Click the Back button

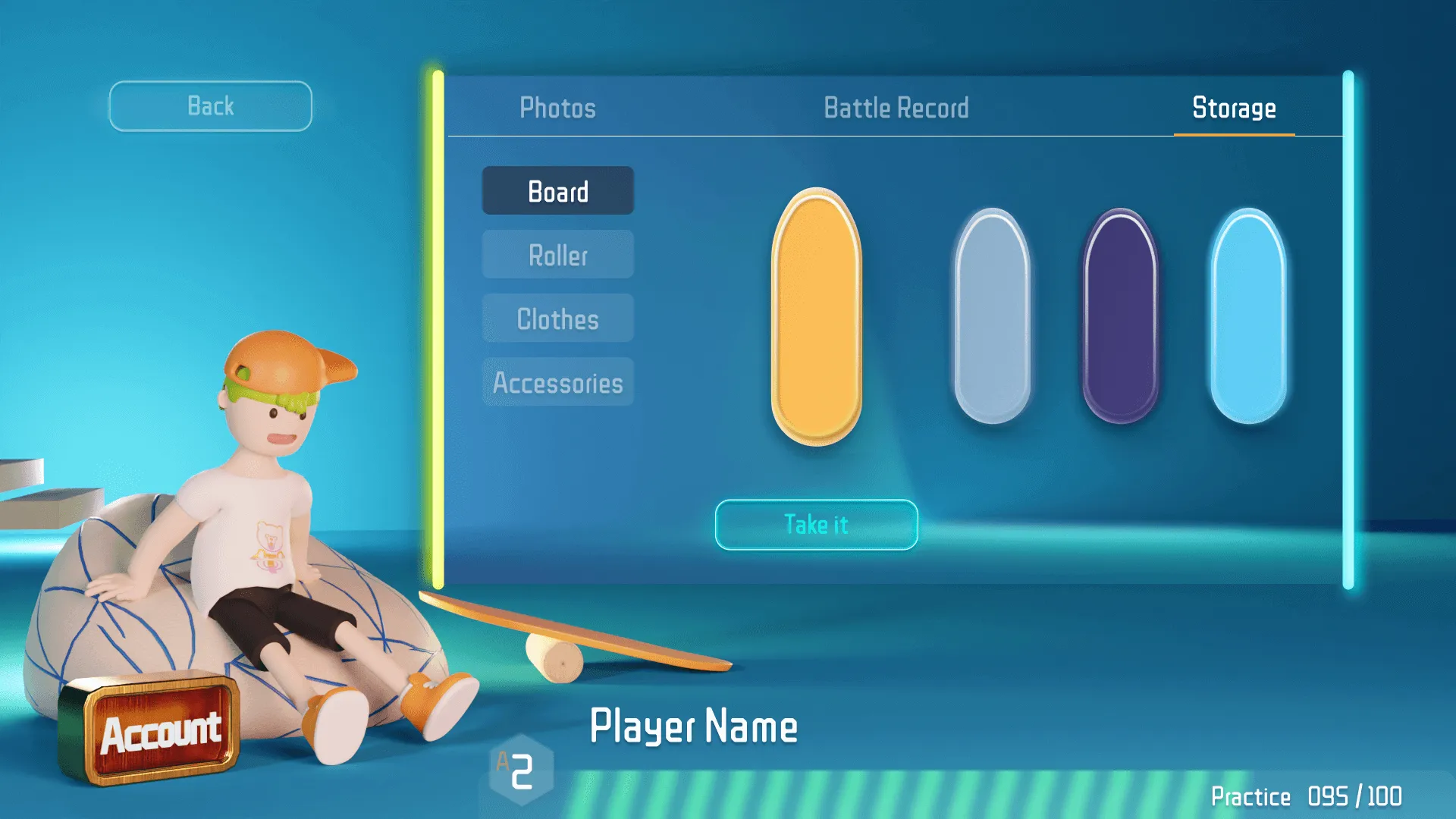[210, 105]
